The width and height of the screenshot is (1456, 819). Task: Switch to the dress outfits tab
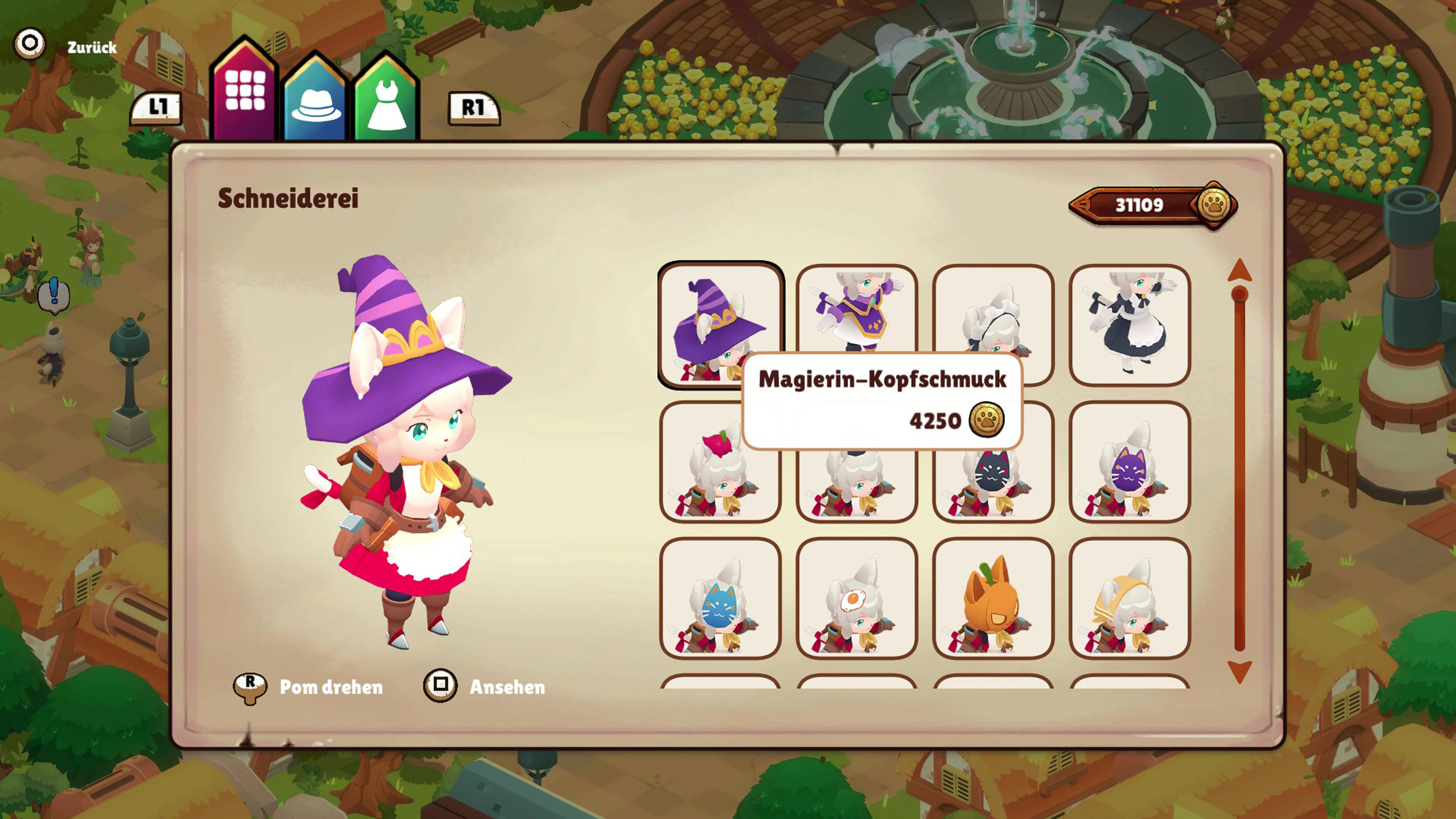click(387, 102)
